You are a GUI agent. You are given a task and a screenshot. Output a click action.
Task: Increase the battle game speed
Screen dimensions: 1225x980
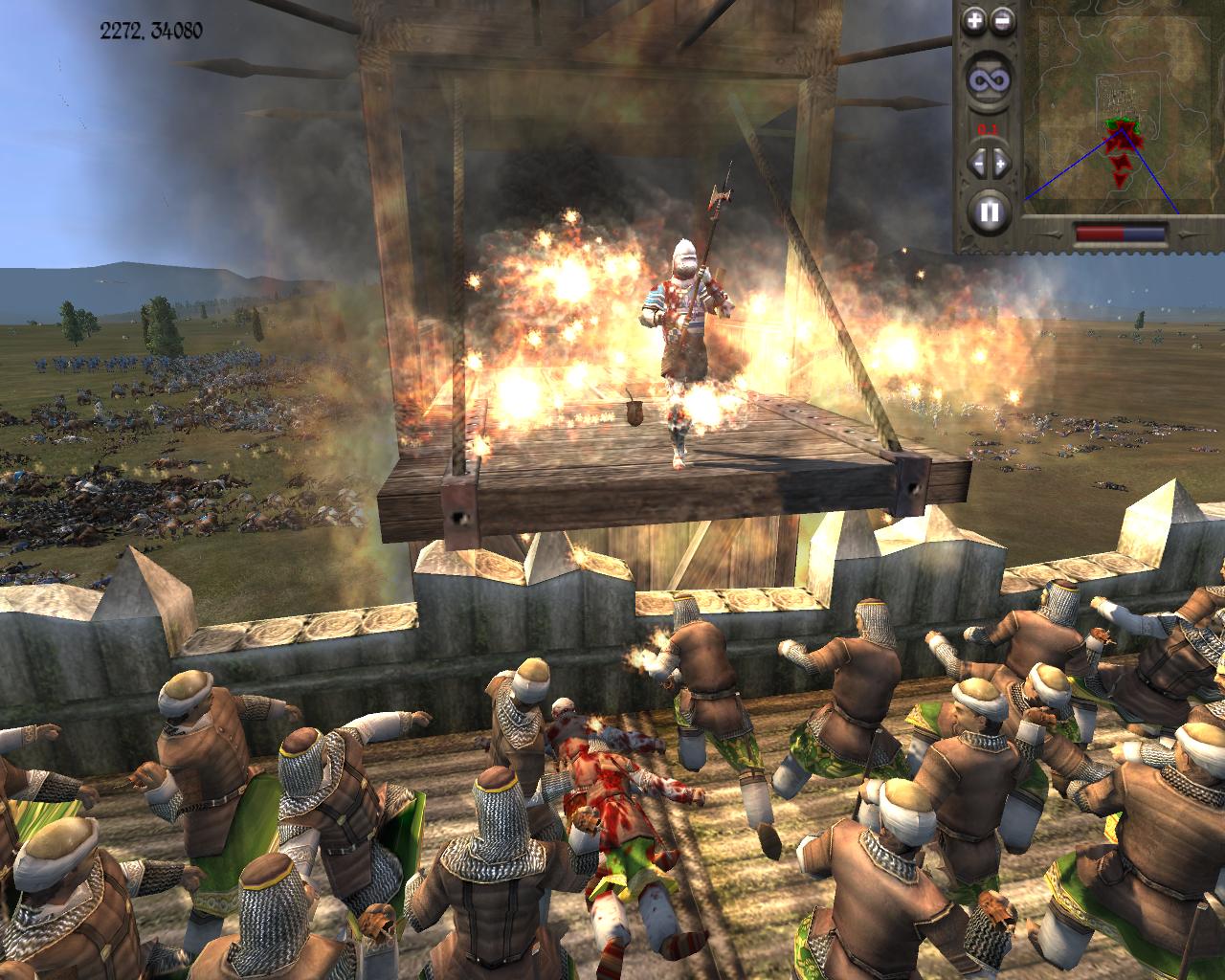click(1000, 163)
